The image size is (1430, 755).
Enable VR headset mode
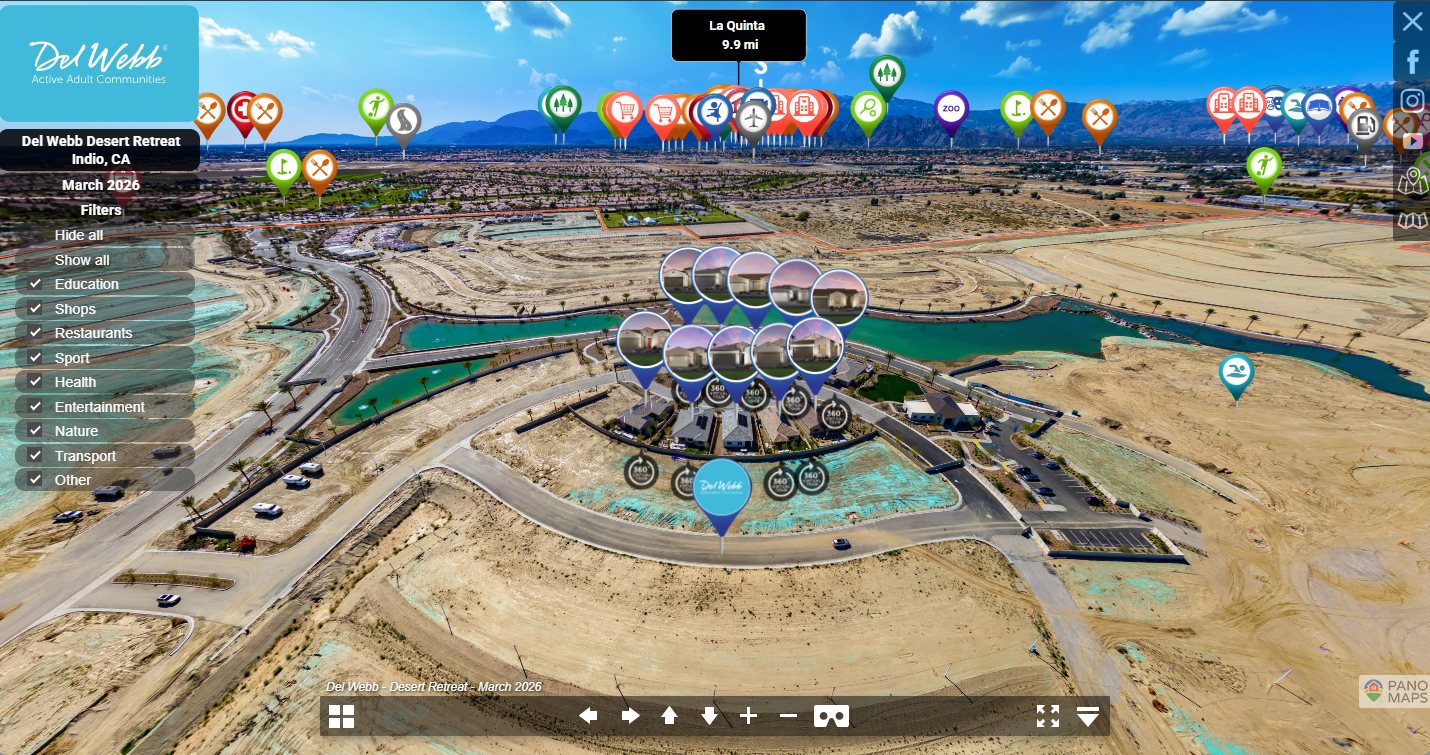831,716
